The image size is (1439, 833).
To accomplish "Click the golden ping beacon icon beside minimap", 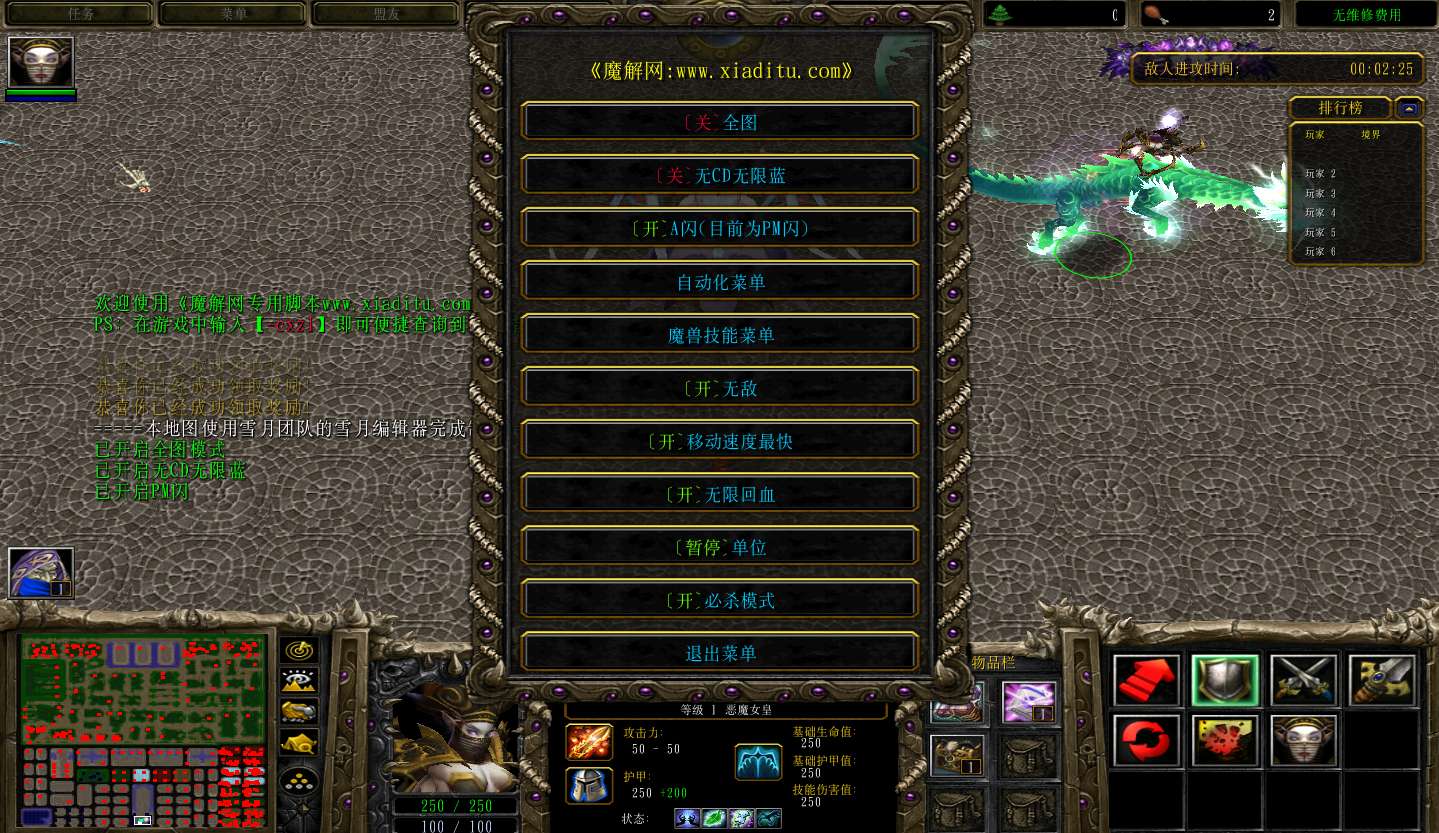I will pyautogui.click(x=298, y=649).
